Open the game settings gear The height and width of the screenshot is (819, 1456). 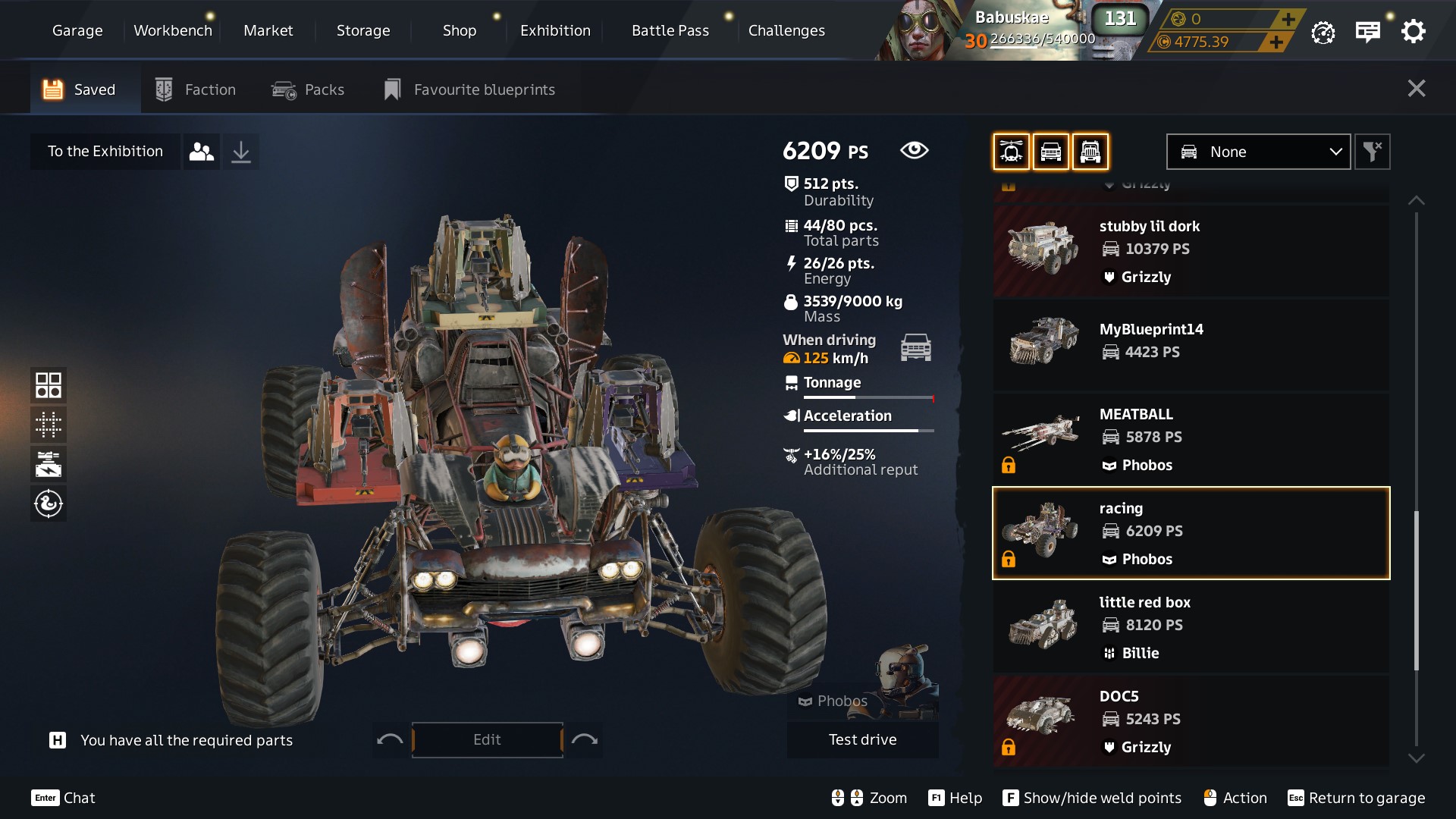(x=1413, y=32)
